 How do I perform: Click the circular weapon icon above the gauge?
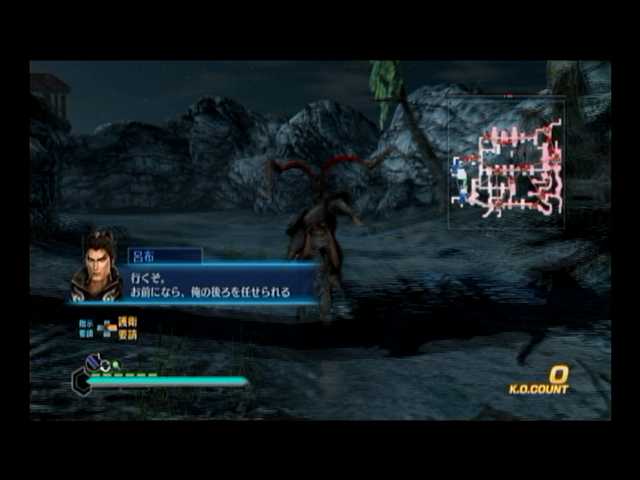[92, 364]
